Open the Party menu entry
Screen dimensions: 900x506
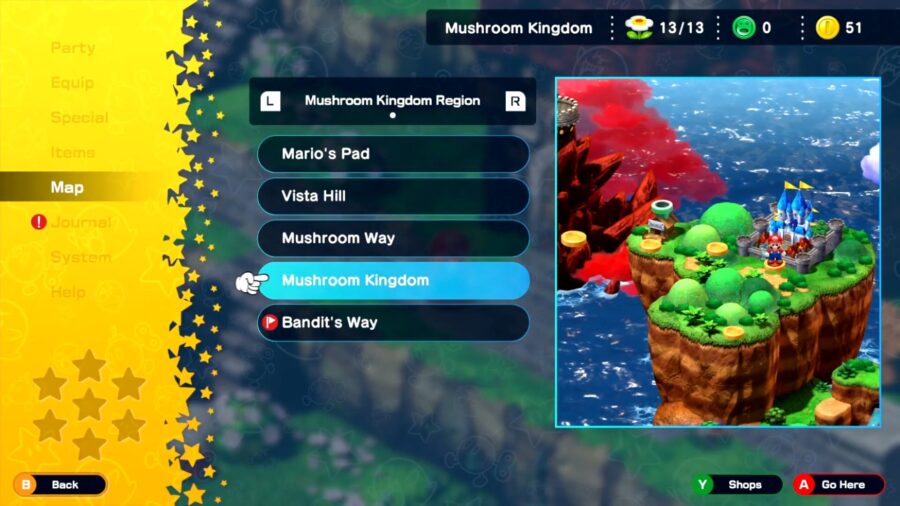(73, 48)
